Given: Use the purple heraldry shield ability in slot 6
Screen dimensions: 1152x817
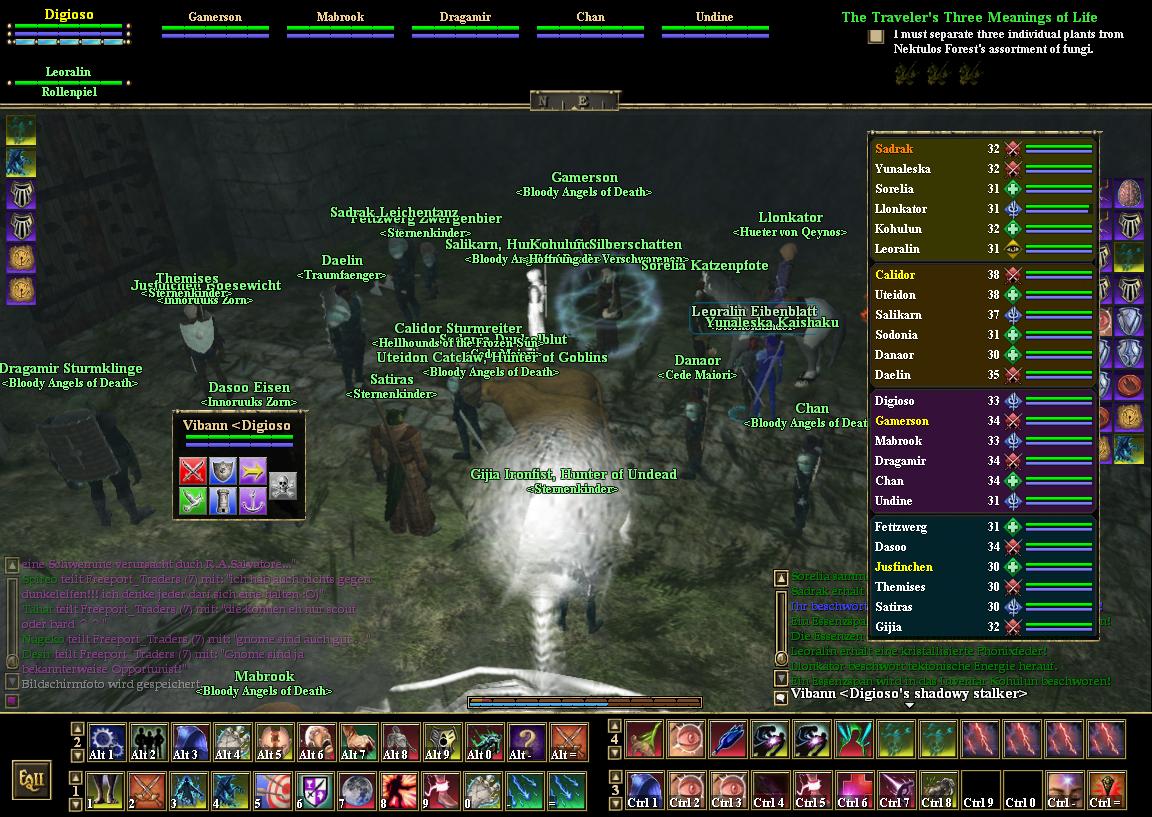Looking at the screenshot, I should coord(317,791).
